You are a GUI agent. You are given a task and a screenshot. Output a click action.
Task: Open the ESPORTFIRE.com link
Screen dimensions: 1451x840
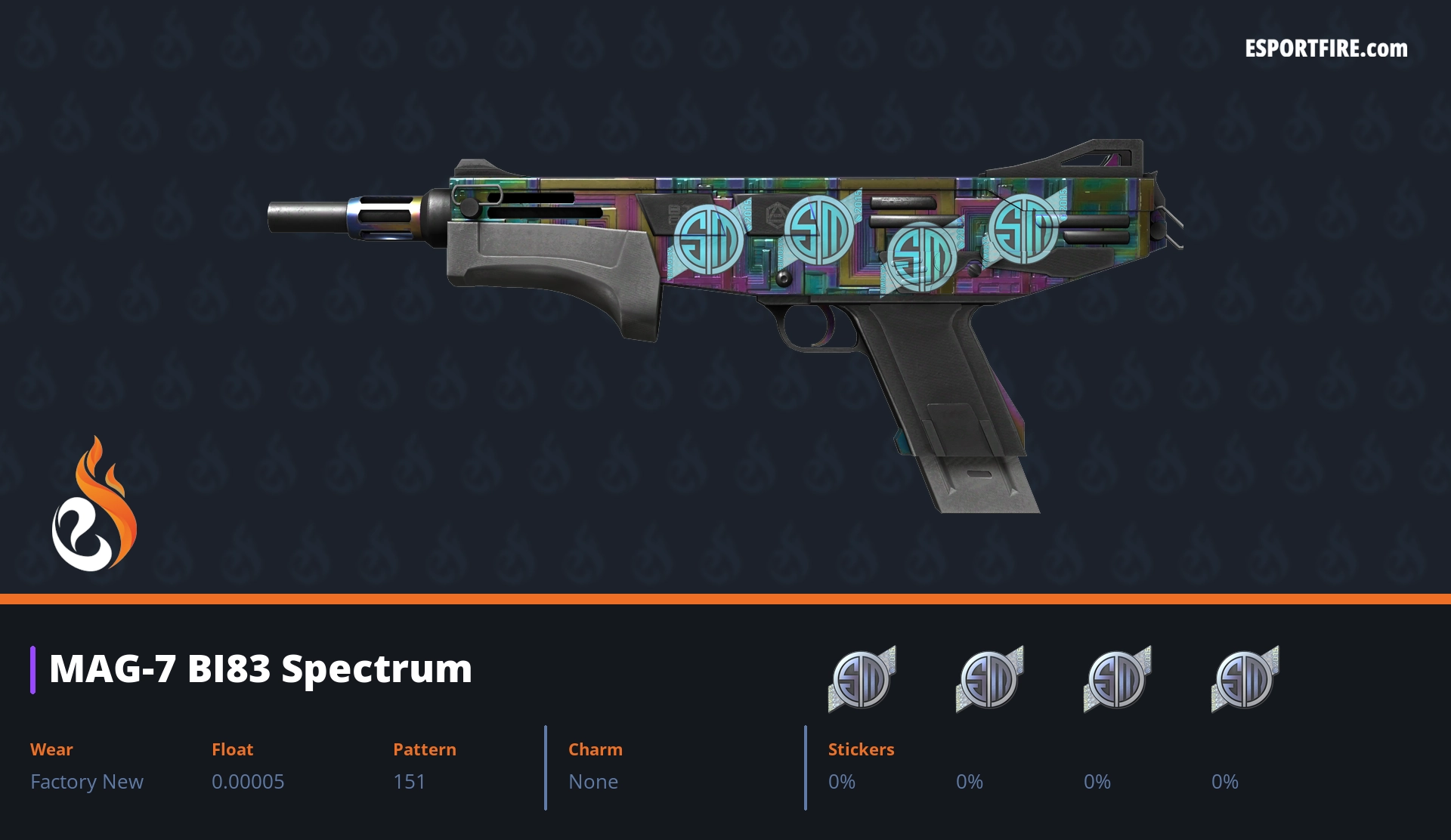(x=1326, y=49)
